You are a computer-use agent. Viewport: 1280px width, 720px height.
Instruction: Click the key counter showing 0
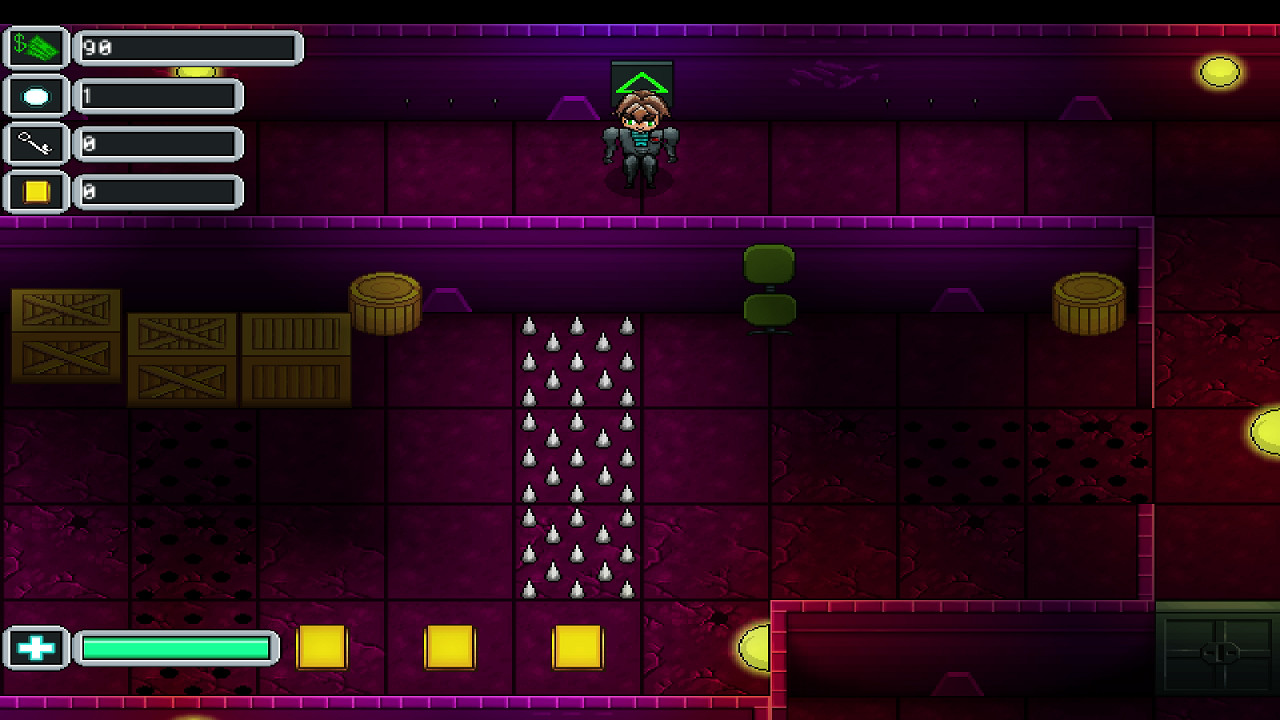(x=155, y=143)
